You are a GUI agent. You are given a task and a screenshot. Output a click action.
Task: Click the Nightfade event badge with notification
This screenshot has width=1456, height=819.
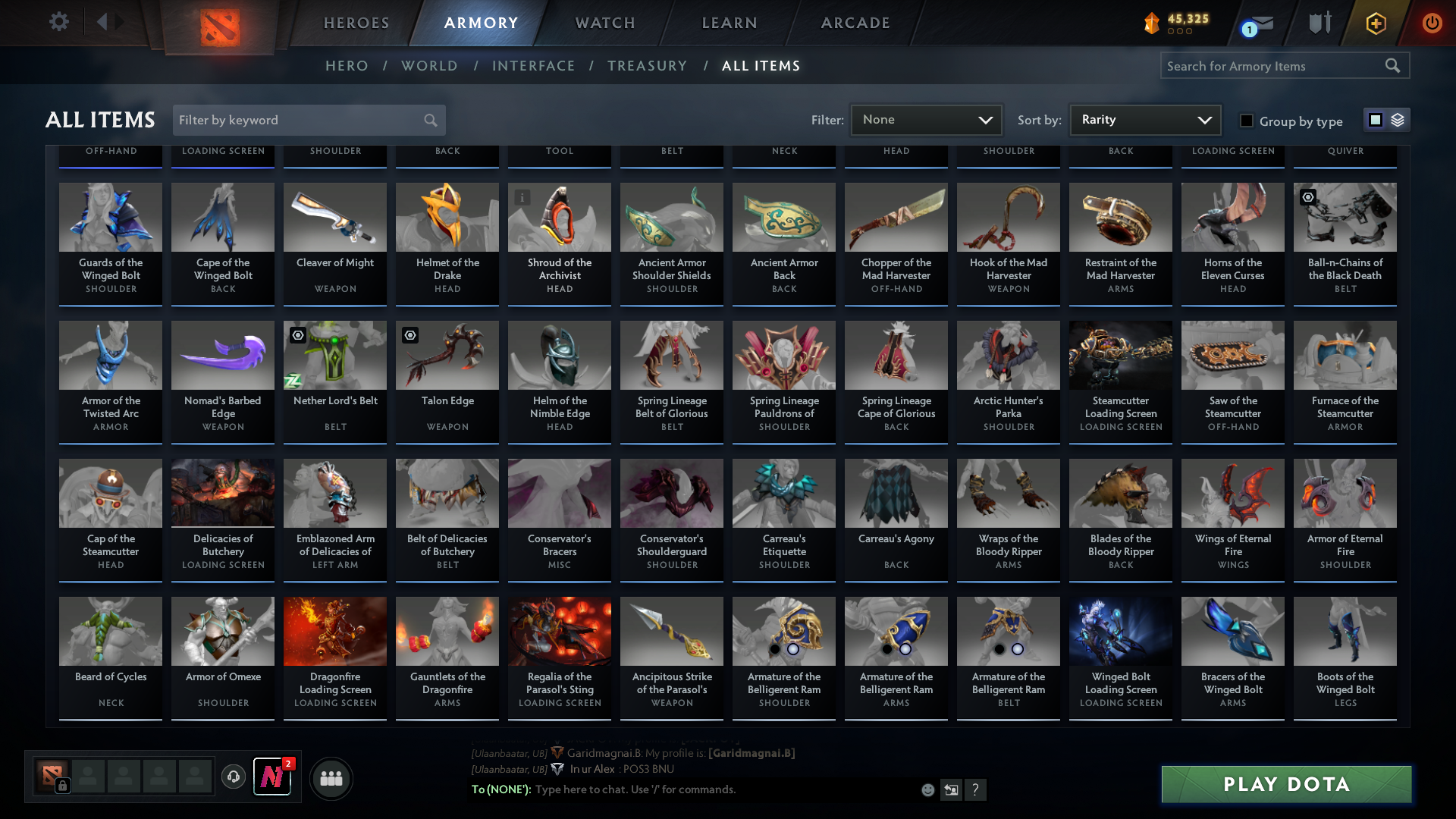pyautogui.click(x=273, y=778)
